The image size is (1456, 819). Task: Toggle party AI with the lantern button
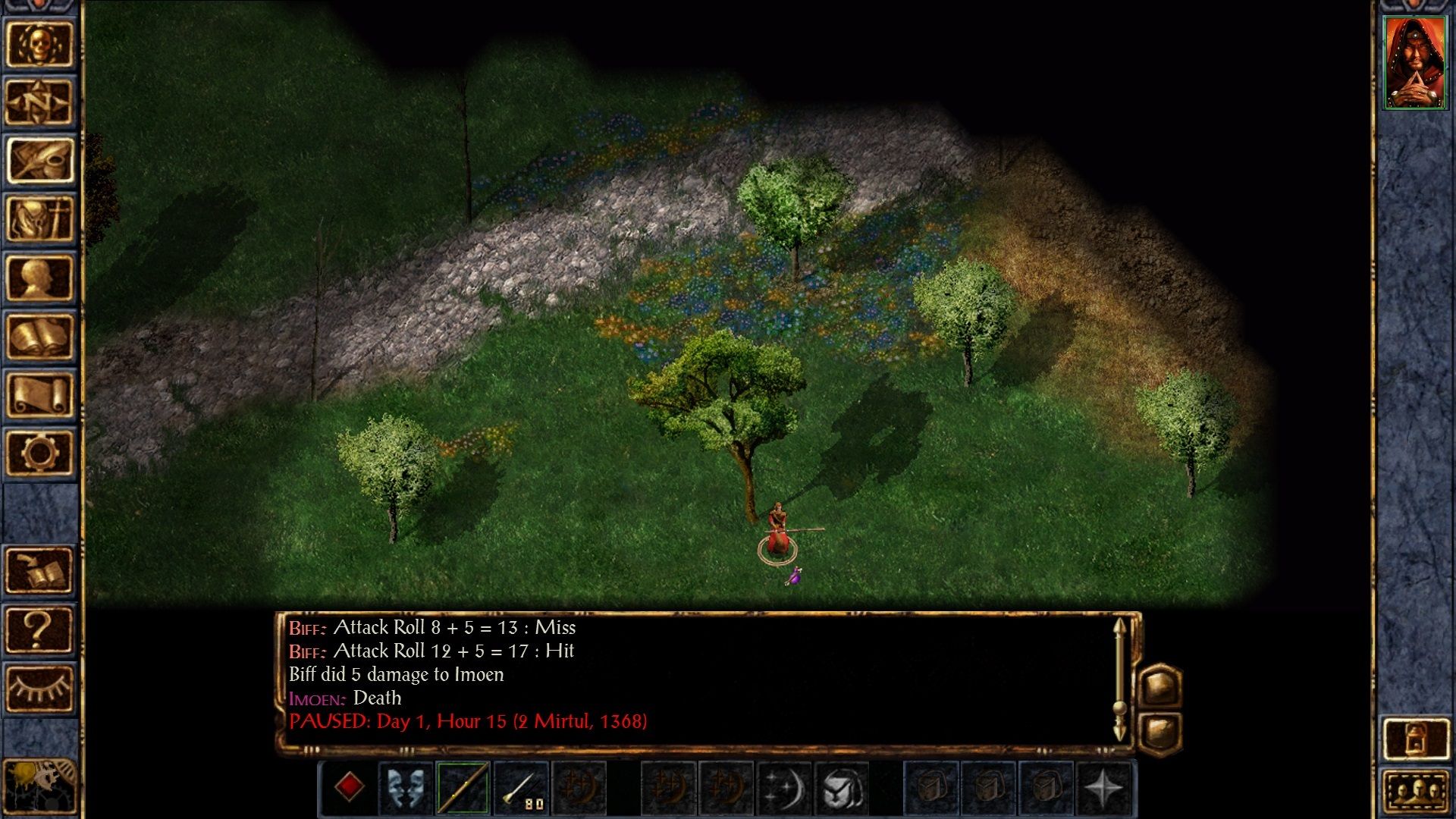click(x=1416, y=739)
